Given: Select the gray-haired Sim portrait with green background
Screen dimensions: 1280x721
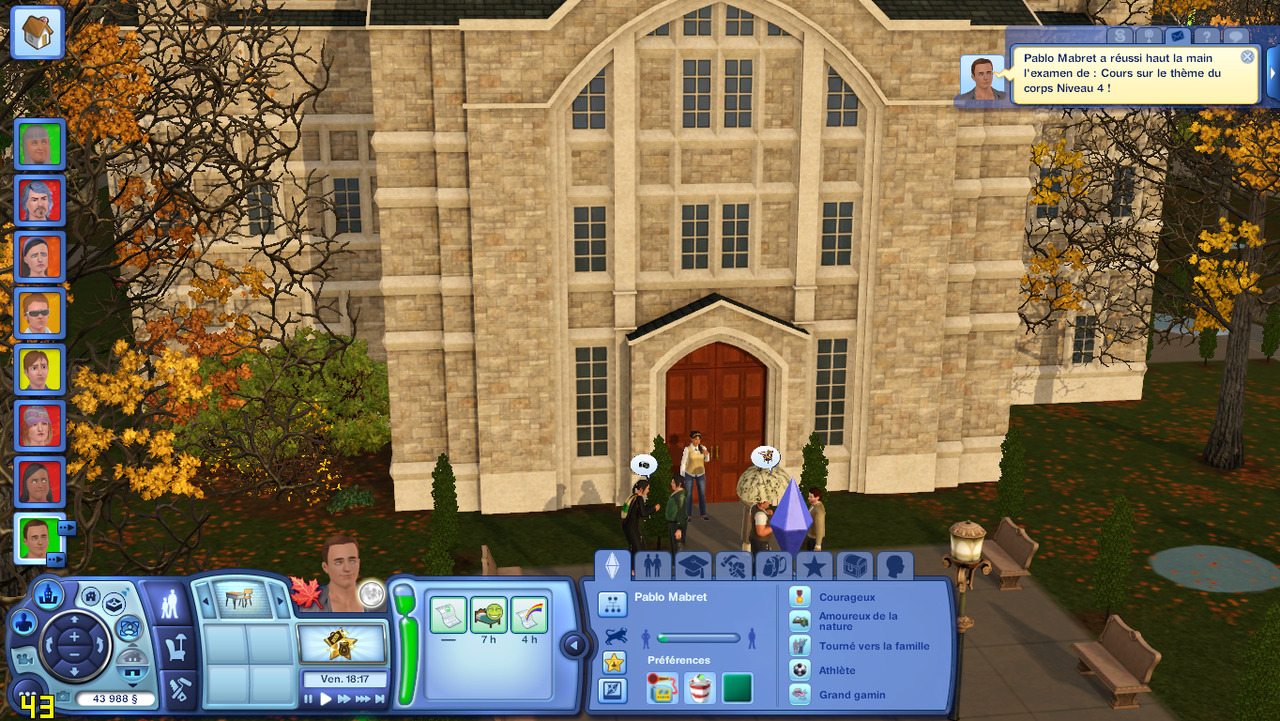Looking at the screenshot, I should [x=40, y=144].
